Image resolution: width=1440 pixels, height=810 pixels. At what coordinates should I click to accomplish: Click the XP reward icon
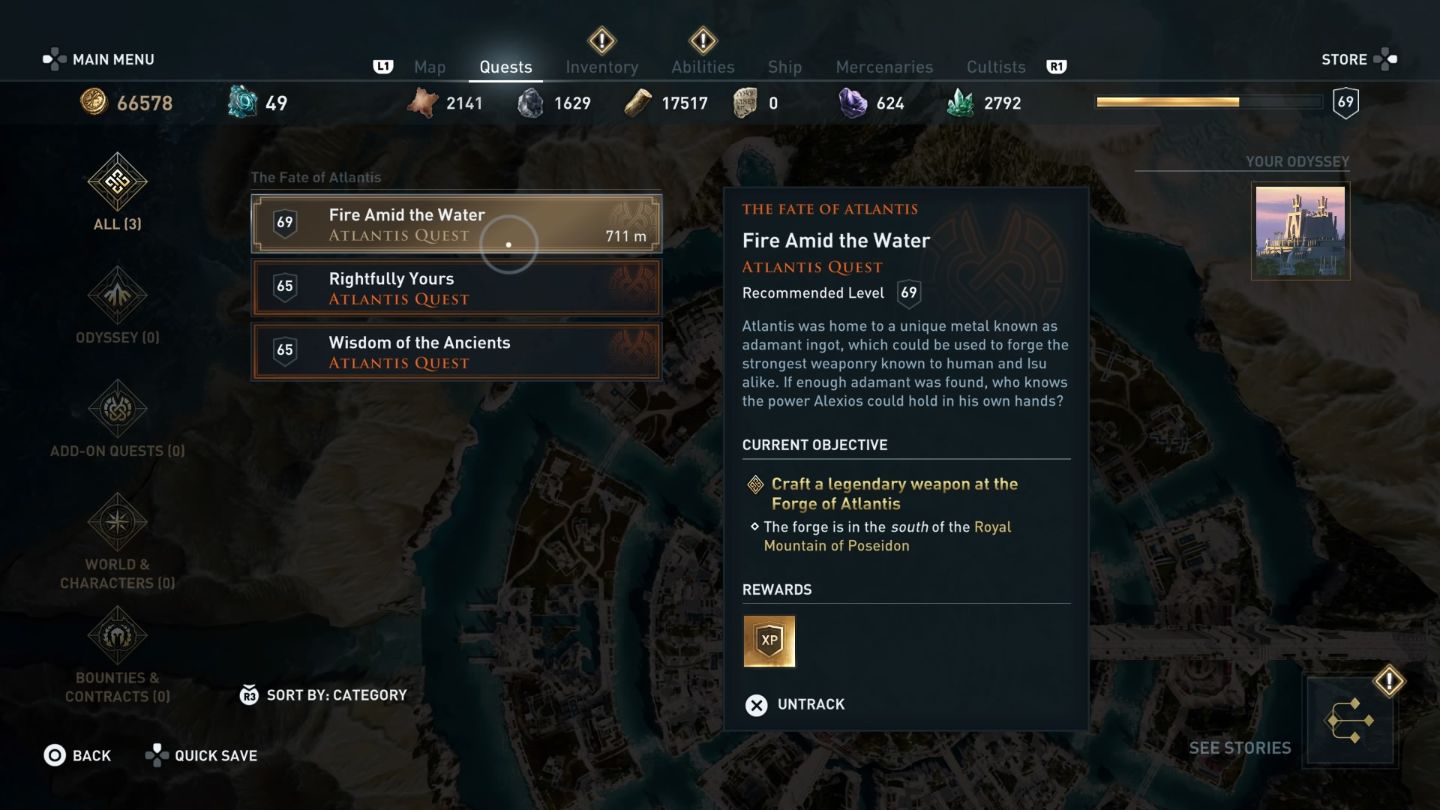tap(768, 641)
